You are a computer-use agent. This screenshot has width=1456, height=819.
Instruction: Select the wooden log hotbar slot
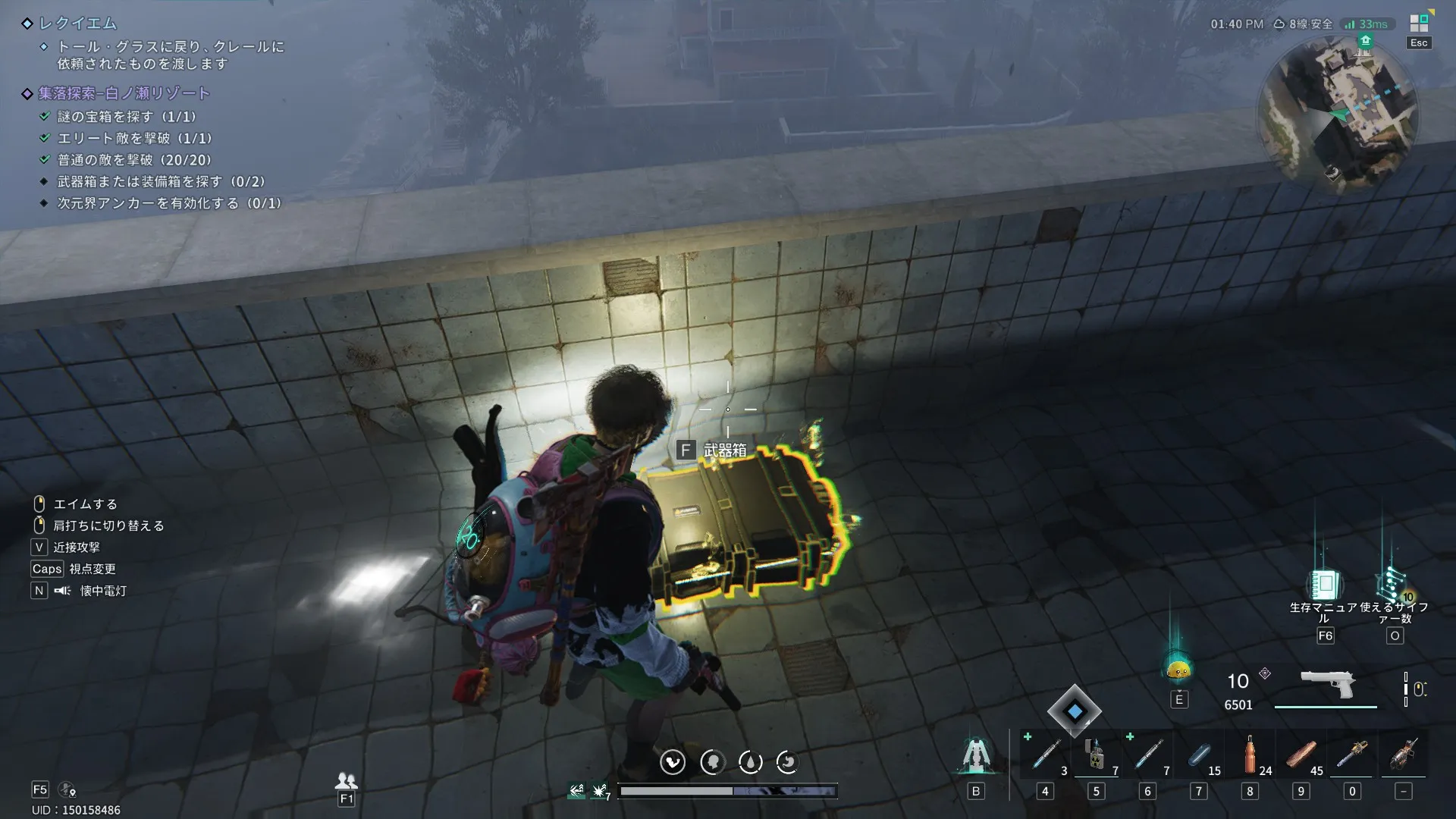click(x=1301, y=755)
